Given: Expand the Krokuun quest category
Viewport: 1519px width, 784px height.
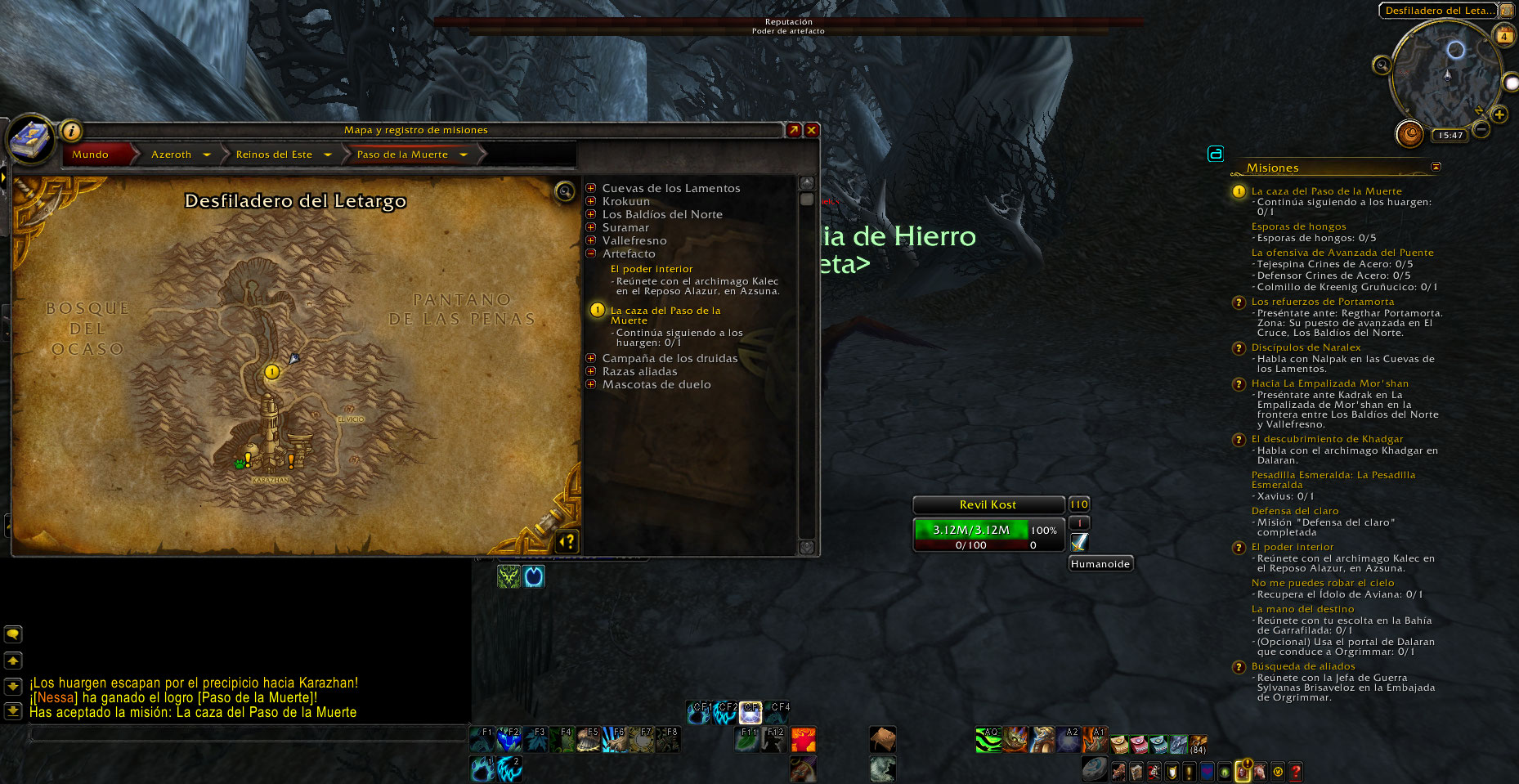Looking at the screenshot, I should [x=591, y=202].
